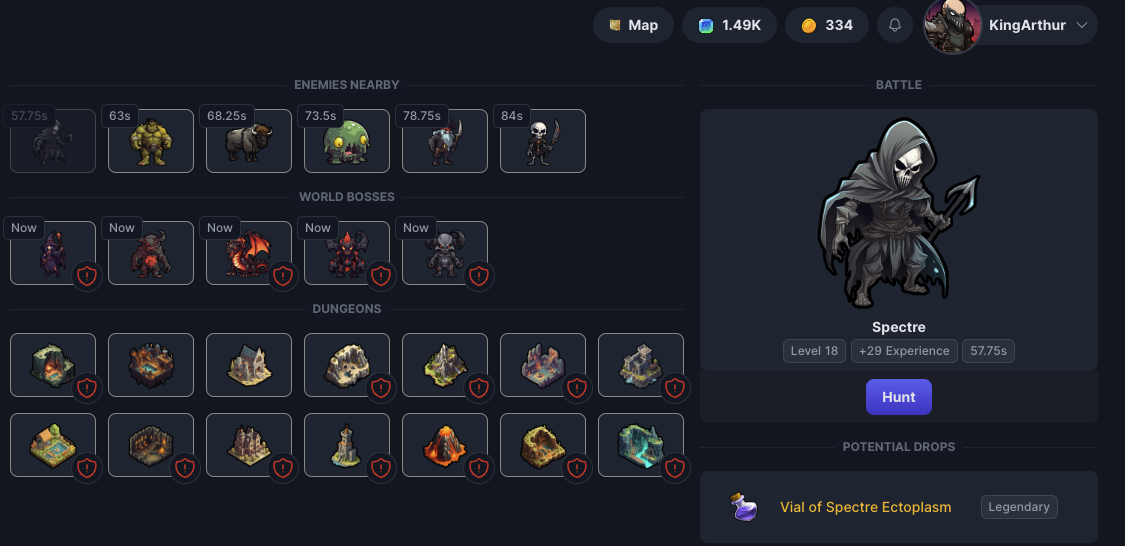Click the Vial of Spectre Ectoplasm drop
This screenshot has width=1125, height=546.
(865, 507)
